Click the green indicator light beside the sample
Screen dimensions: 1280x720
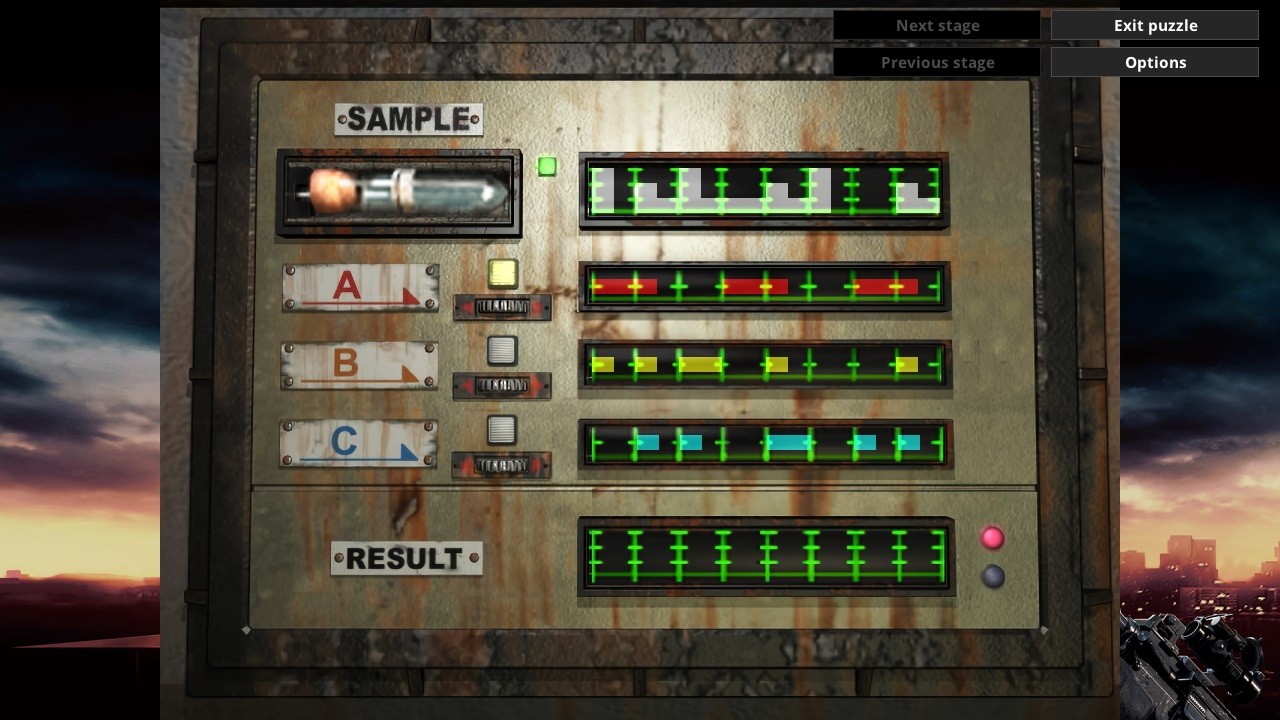tap(546, 165)
